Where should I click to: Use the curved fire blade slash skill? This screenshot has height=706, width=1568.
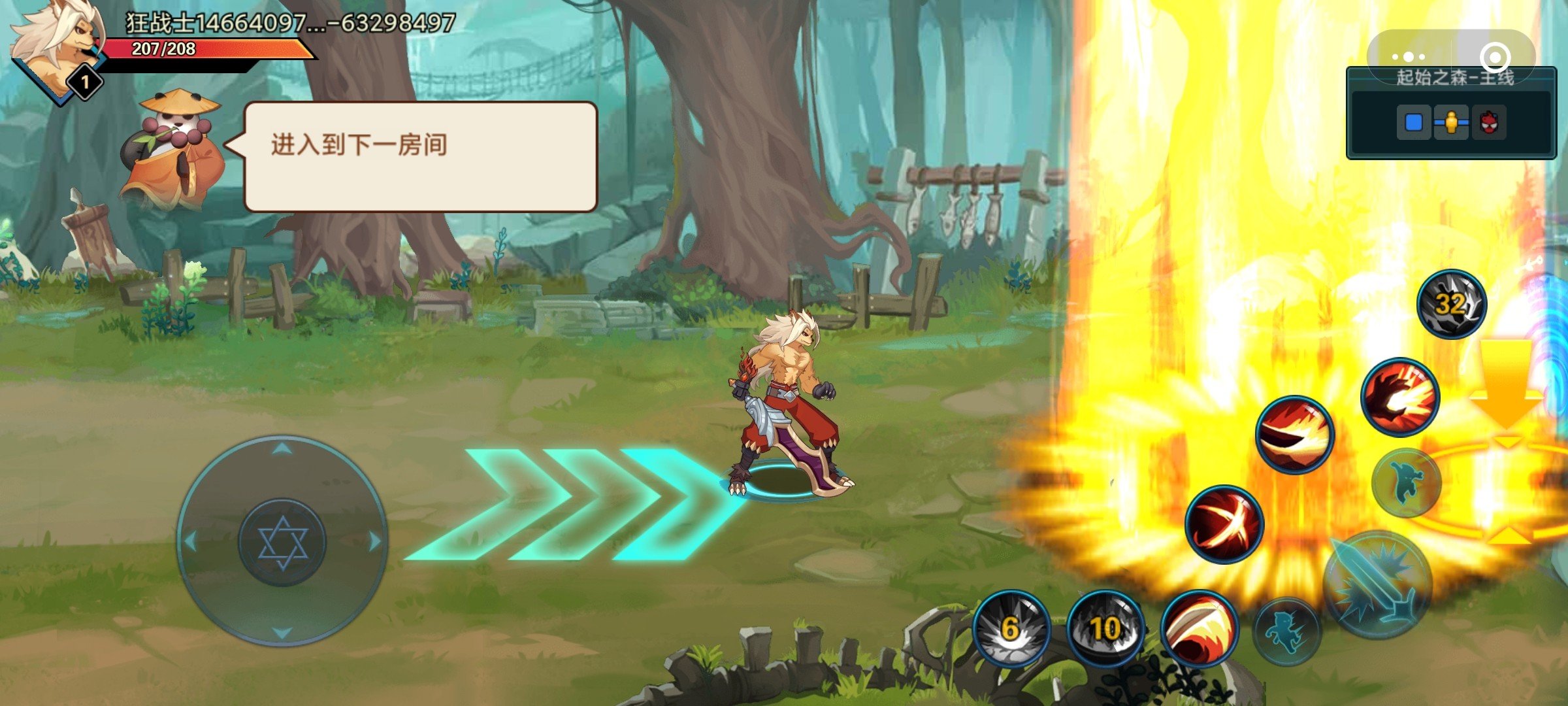coord(1199,628)
